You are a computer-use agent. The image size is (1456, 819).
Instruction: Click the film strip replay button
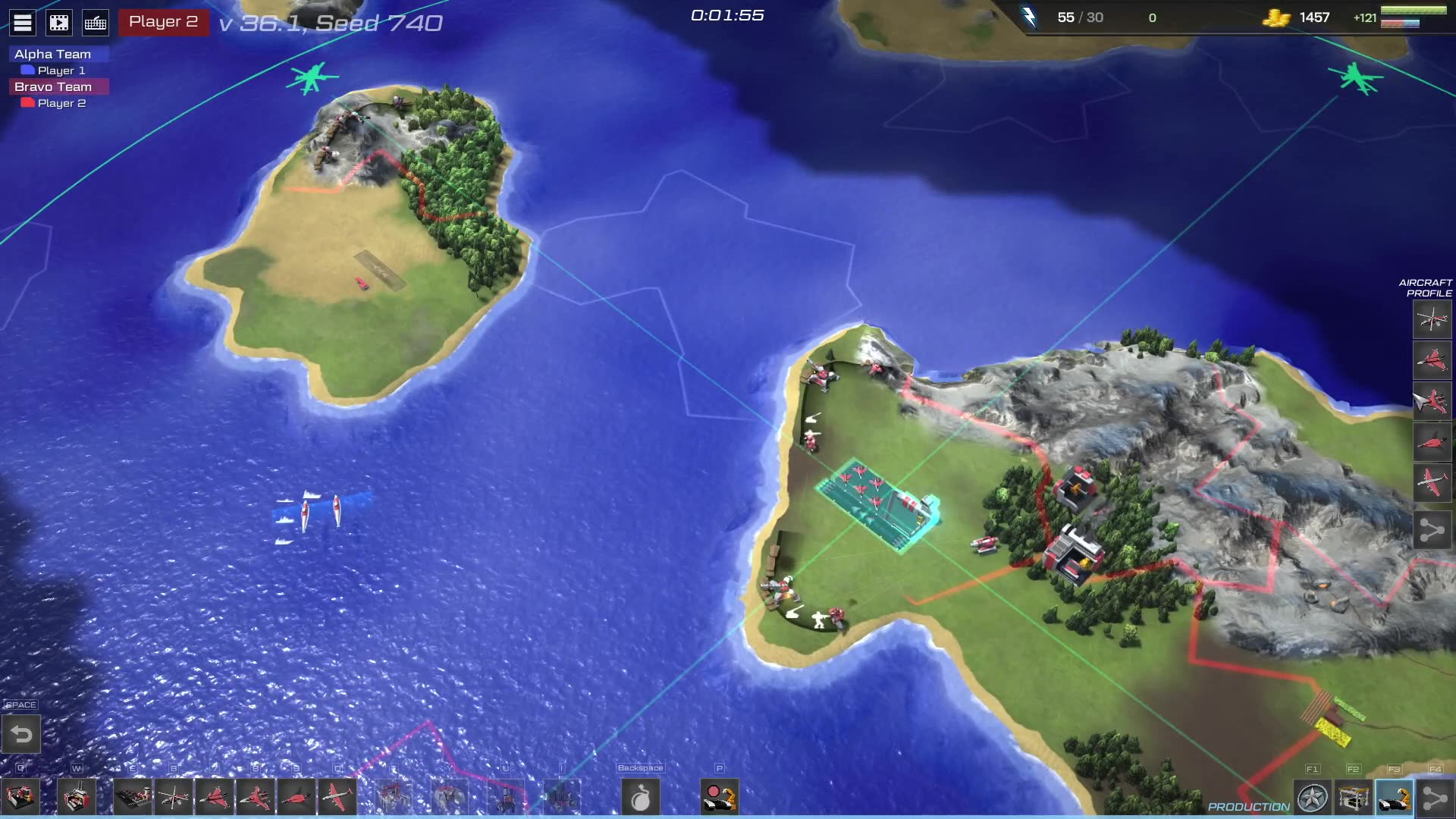59,23
